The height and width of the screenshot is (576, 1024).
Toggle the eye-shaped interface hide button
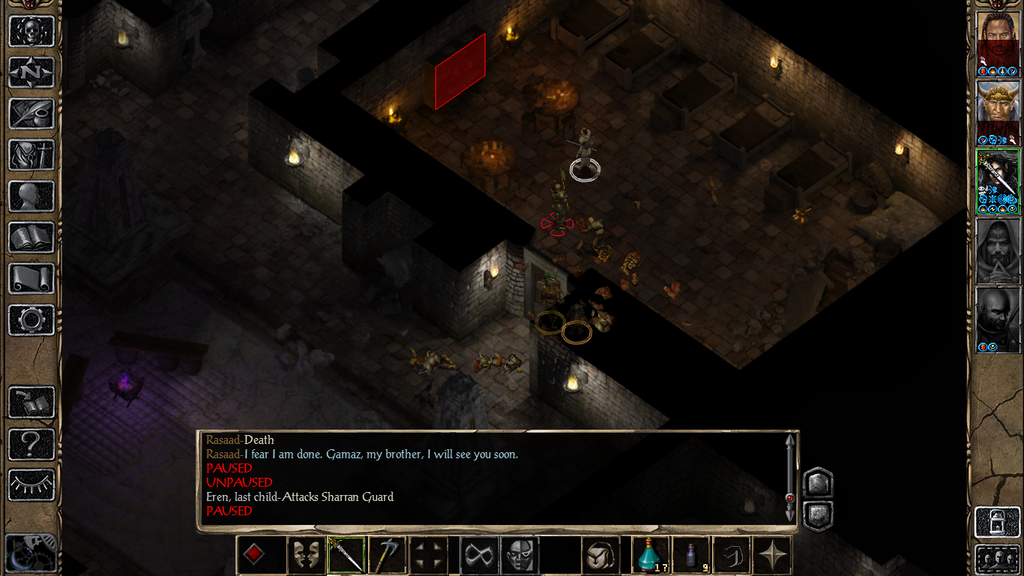(31, 485)
